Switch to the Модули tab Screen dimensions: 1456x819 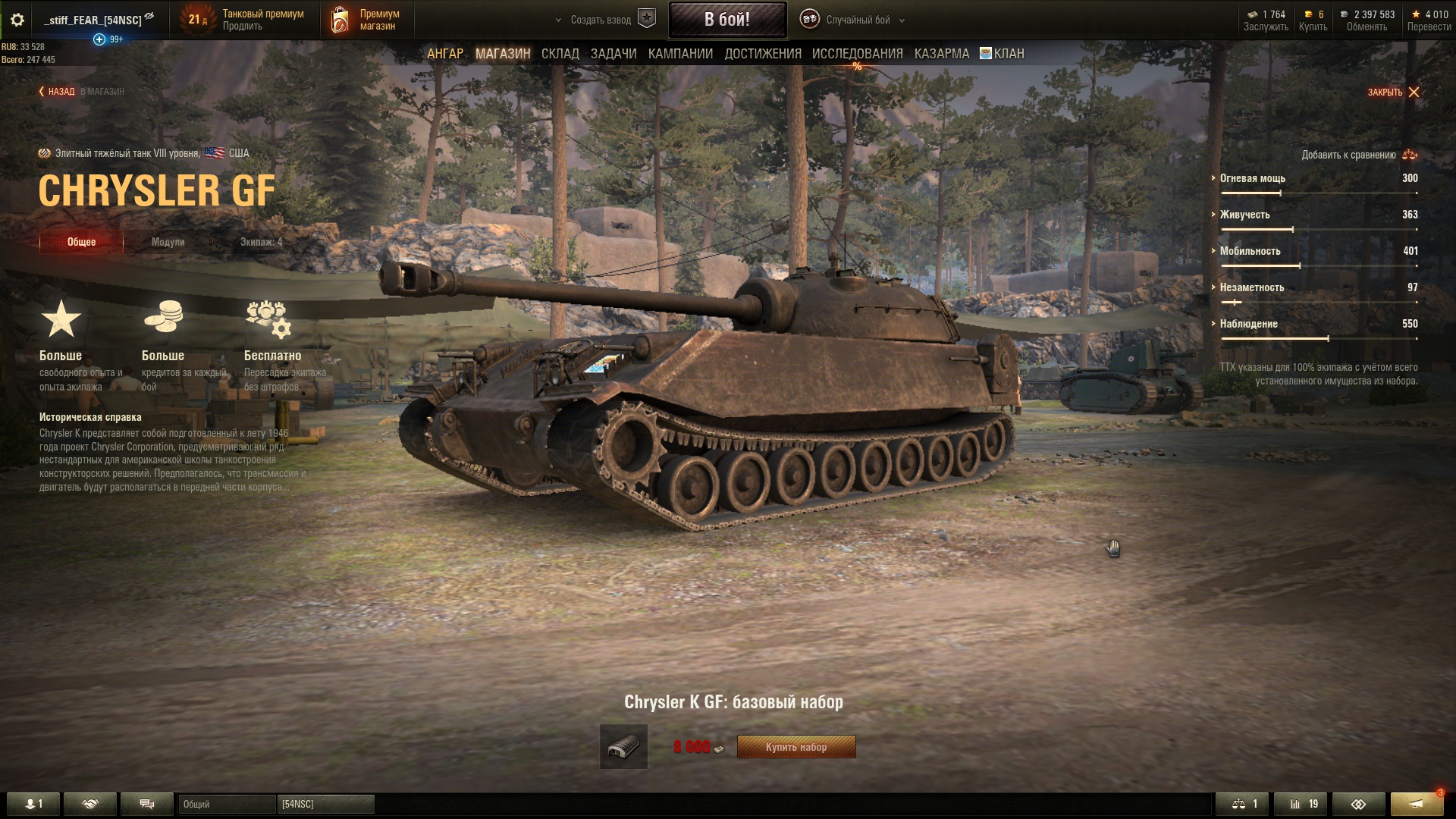168,242
